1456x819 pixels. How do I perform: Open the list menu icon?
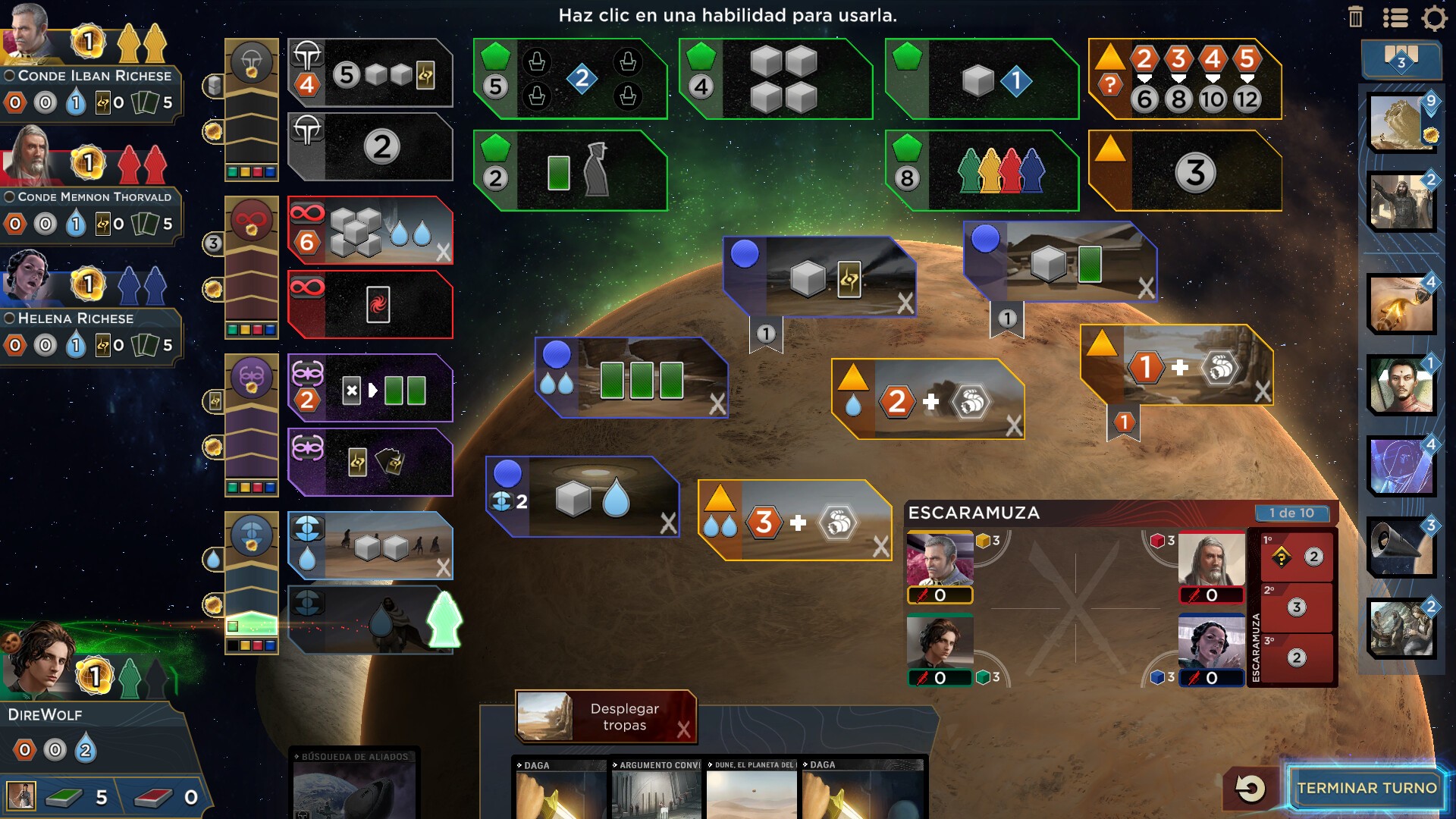tap(1395, 17)
